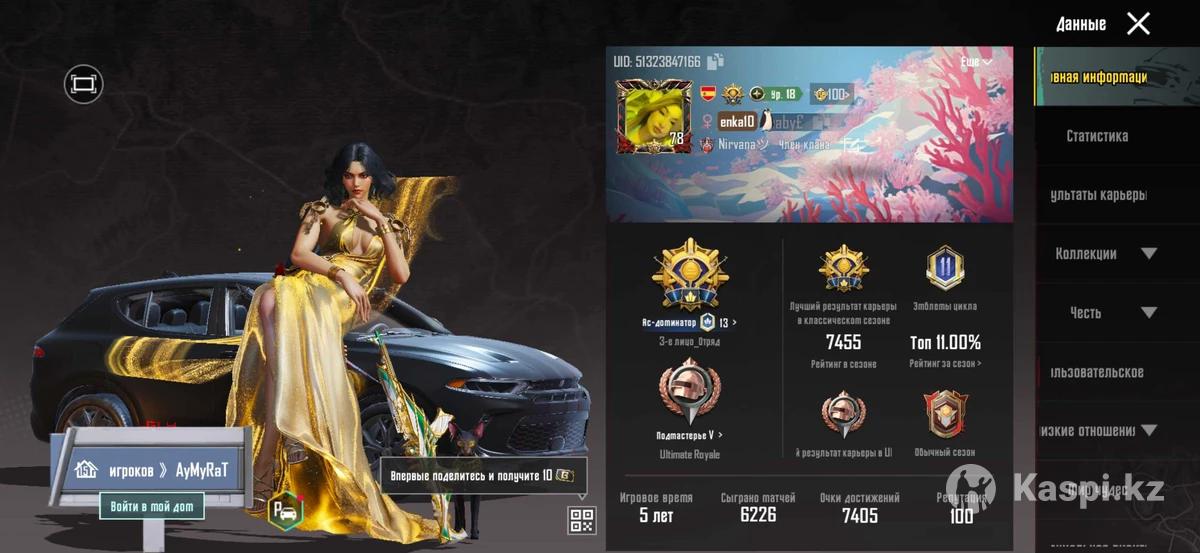Screen dimensions: 1200x553
Task: Expand the Коллекции section
Action: [x=1148, y=254]
